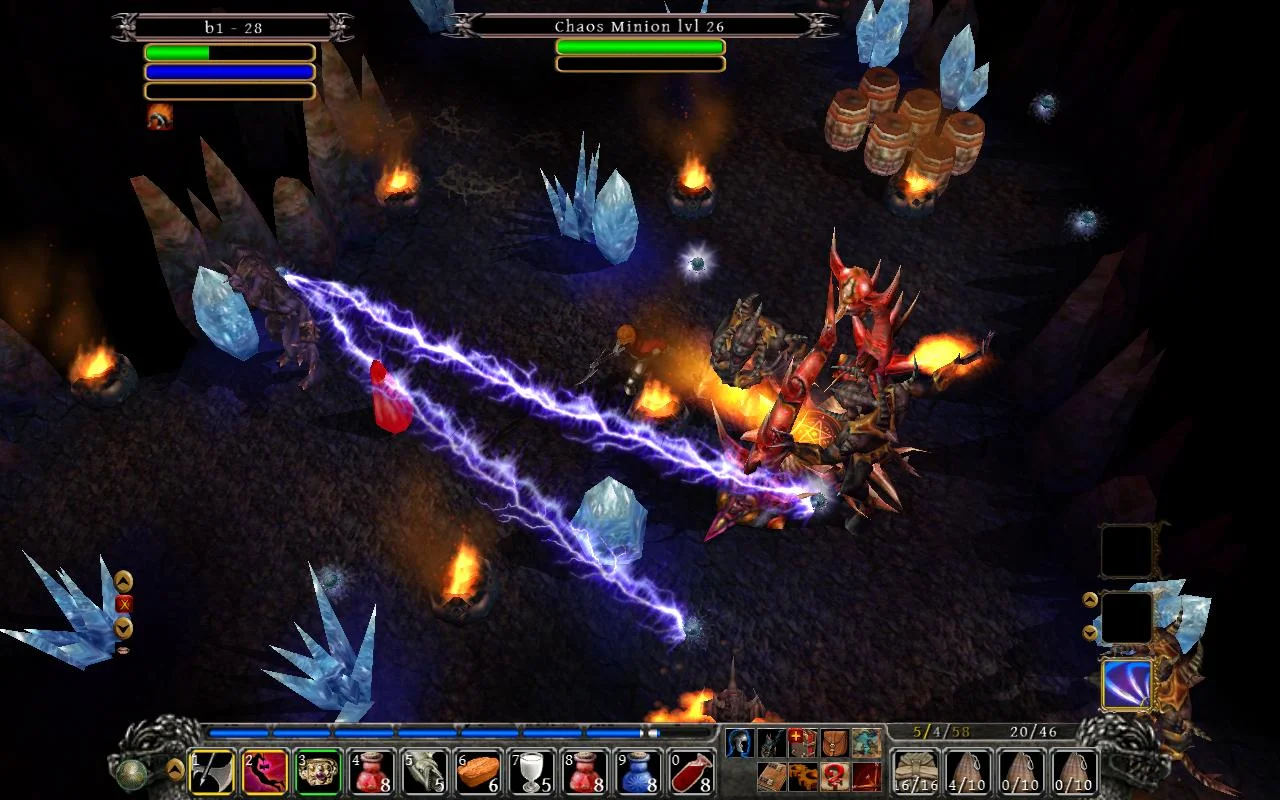Click the long blue bar above the hotbar
The width and height of the screenshot is (1280, 800).
click(430, 733)
